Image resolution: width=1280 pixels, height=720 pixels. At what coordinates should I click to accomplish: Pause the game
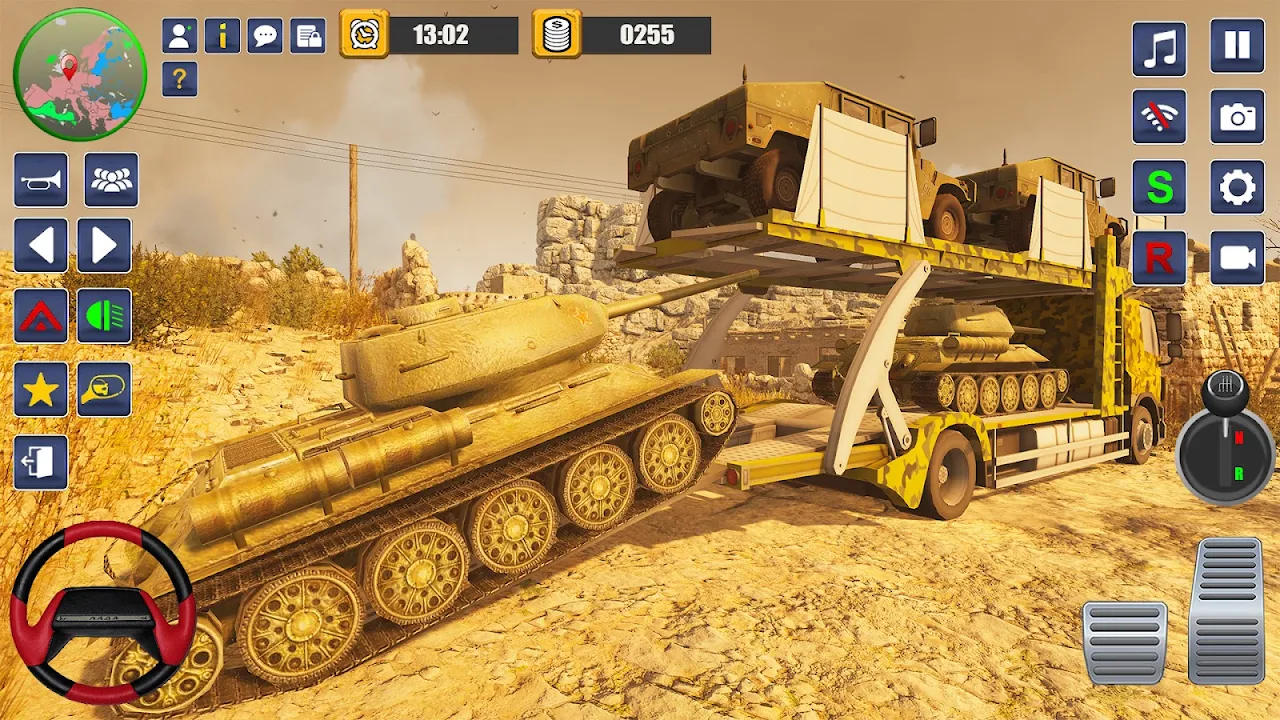[x=1237, y=46]
